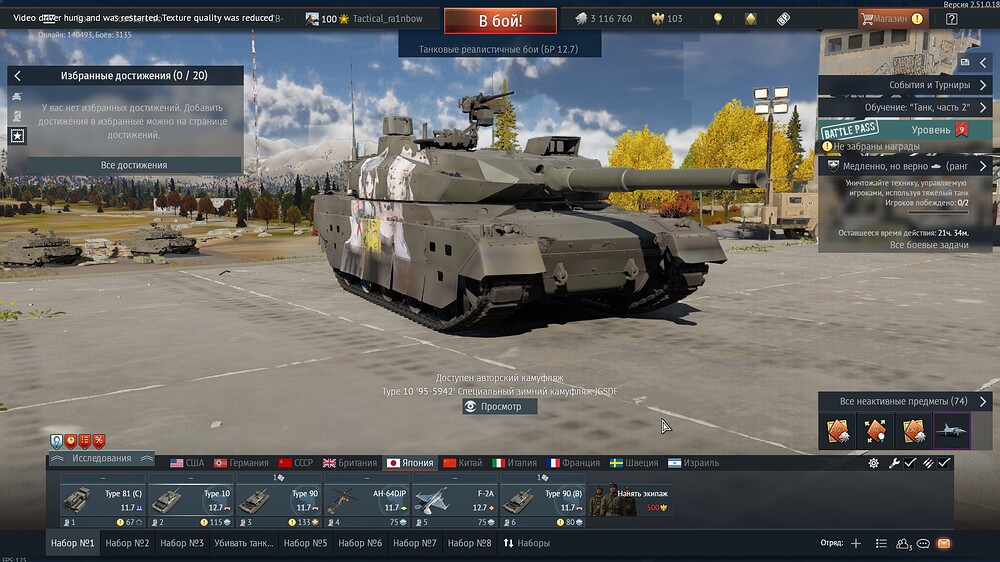The height and width of the screenshot is (562, 1000).
Task: Open the Исследования research panel
Action: (101, 458)
